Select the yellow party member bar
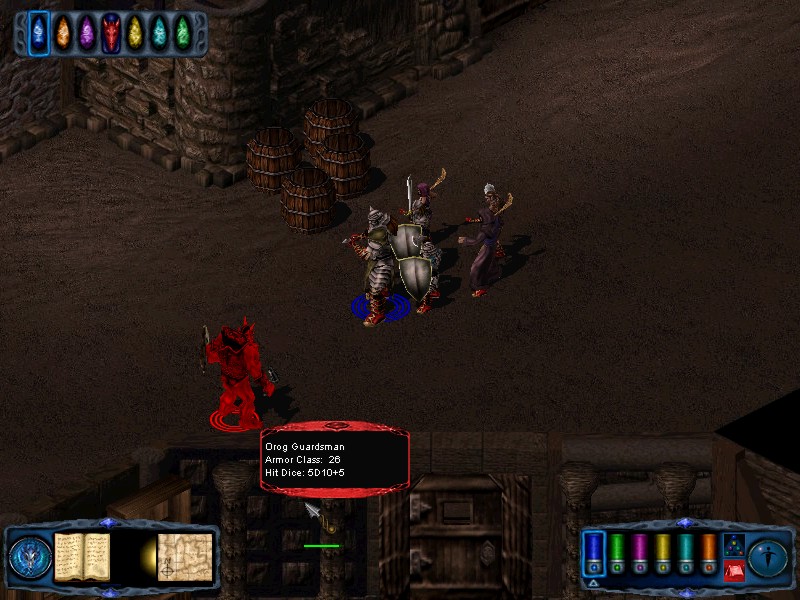 pyautogui.click(x=662, y=552)
